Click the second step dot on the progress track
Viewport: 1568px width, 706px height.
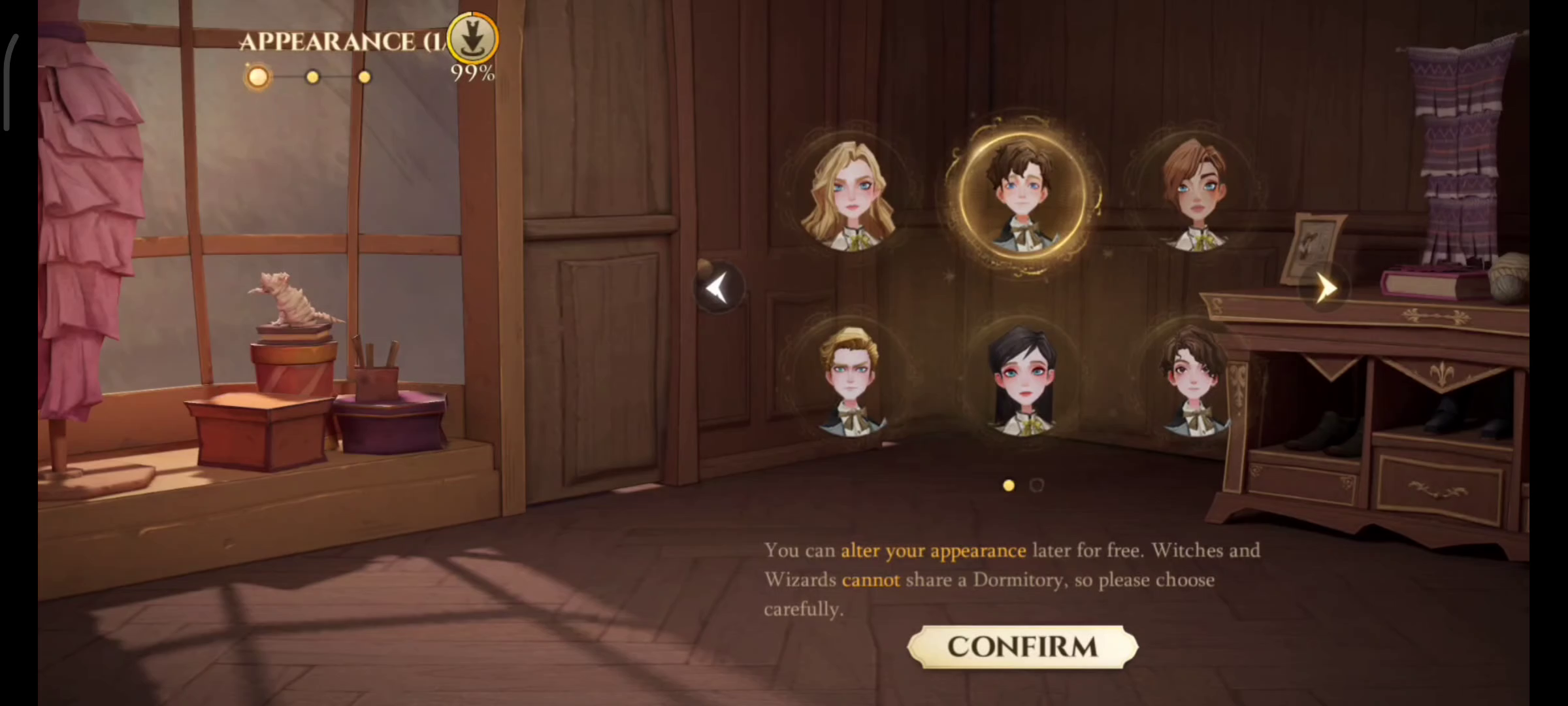point(312,77)
